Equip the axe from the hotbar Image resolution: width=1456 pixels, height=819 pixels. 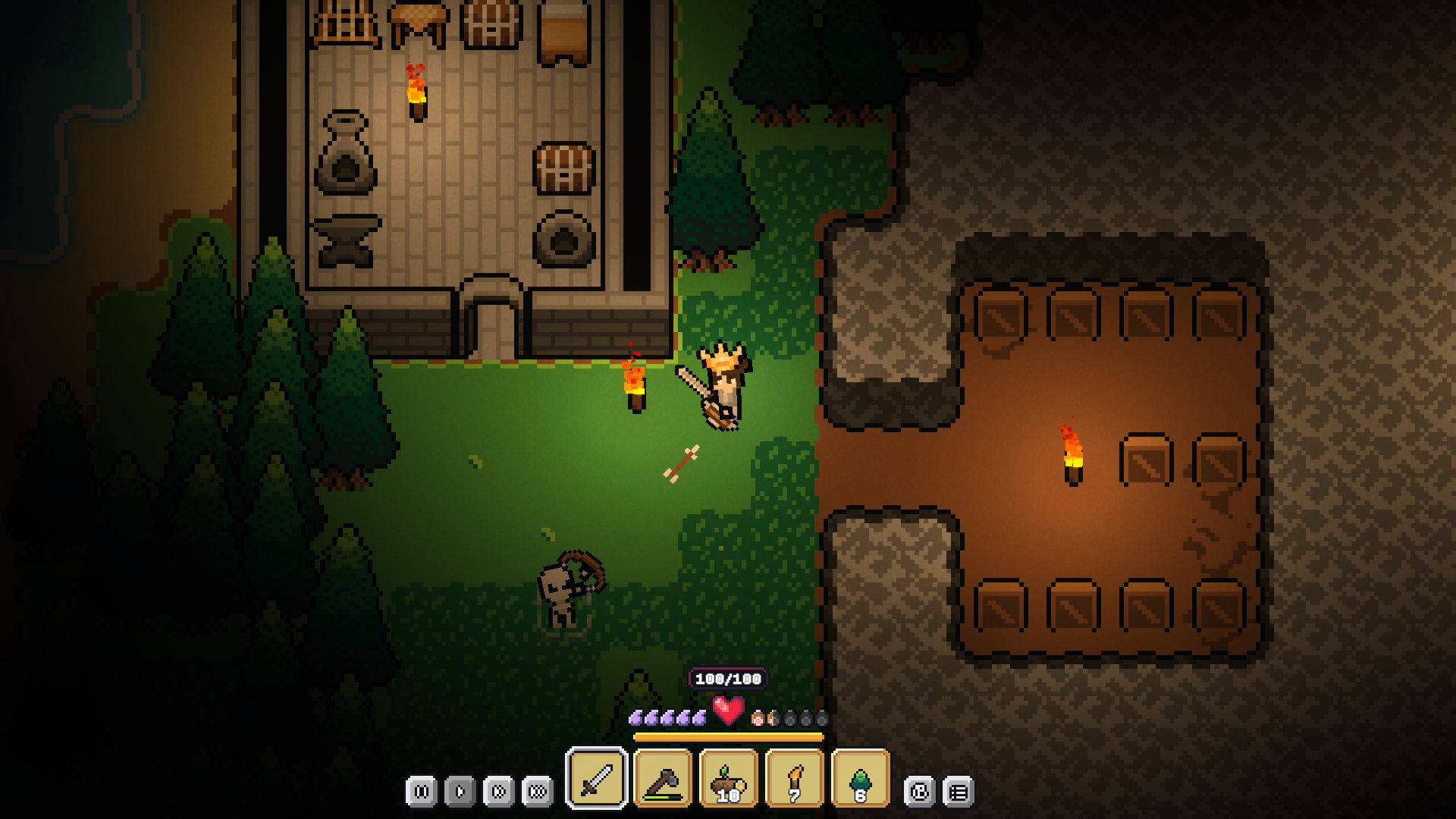[663, 778]
